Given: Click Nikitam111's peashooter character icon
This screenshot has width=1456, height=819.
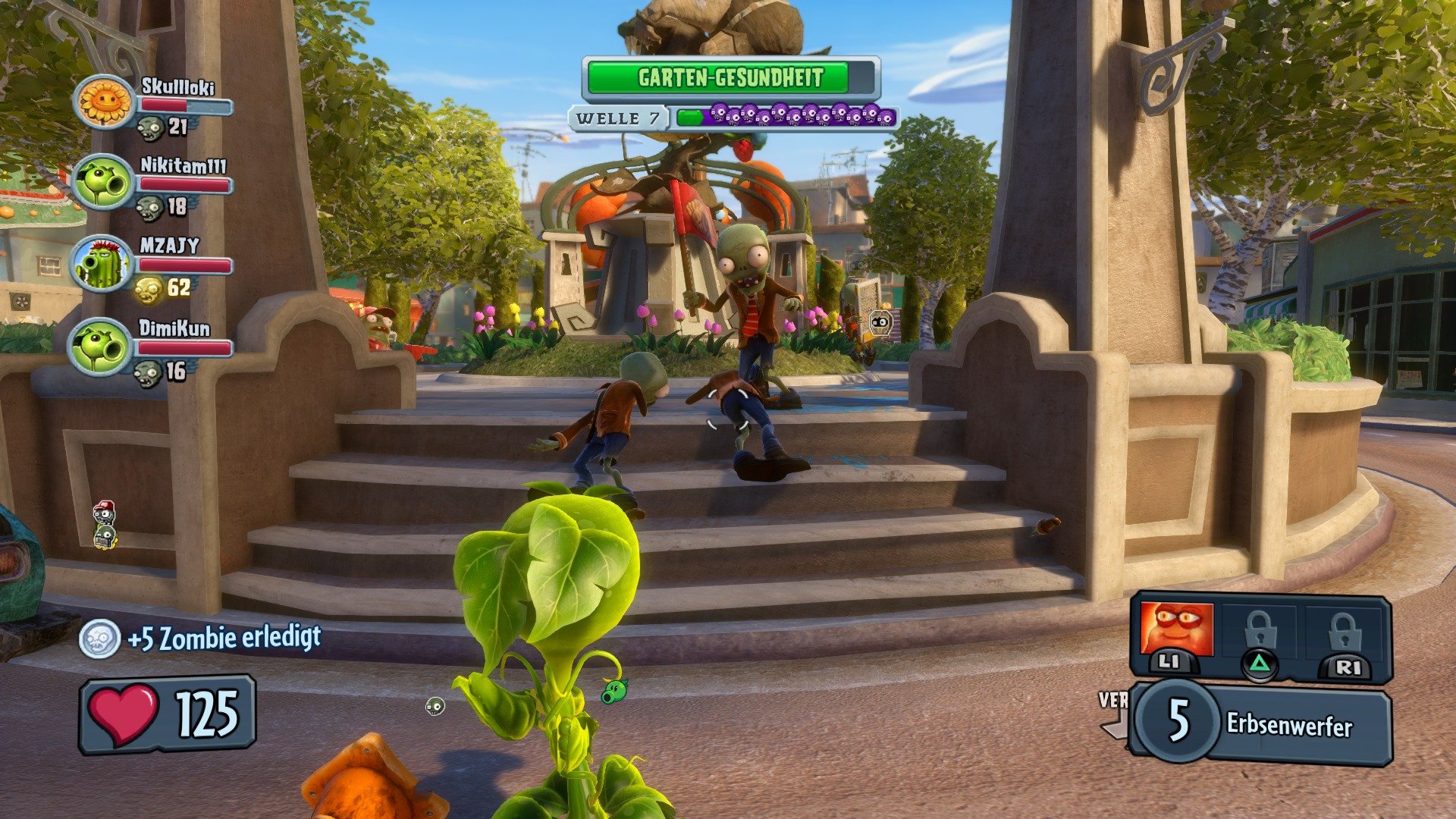Looking at the screenshot, I should 102,180.
